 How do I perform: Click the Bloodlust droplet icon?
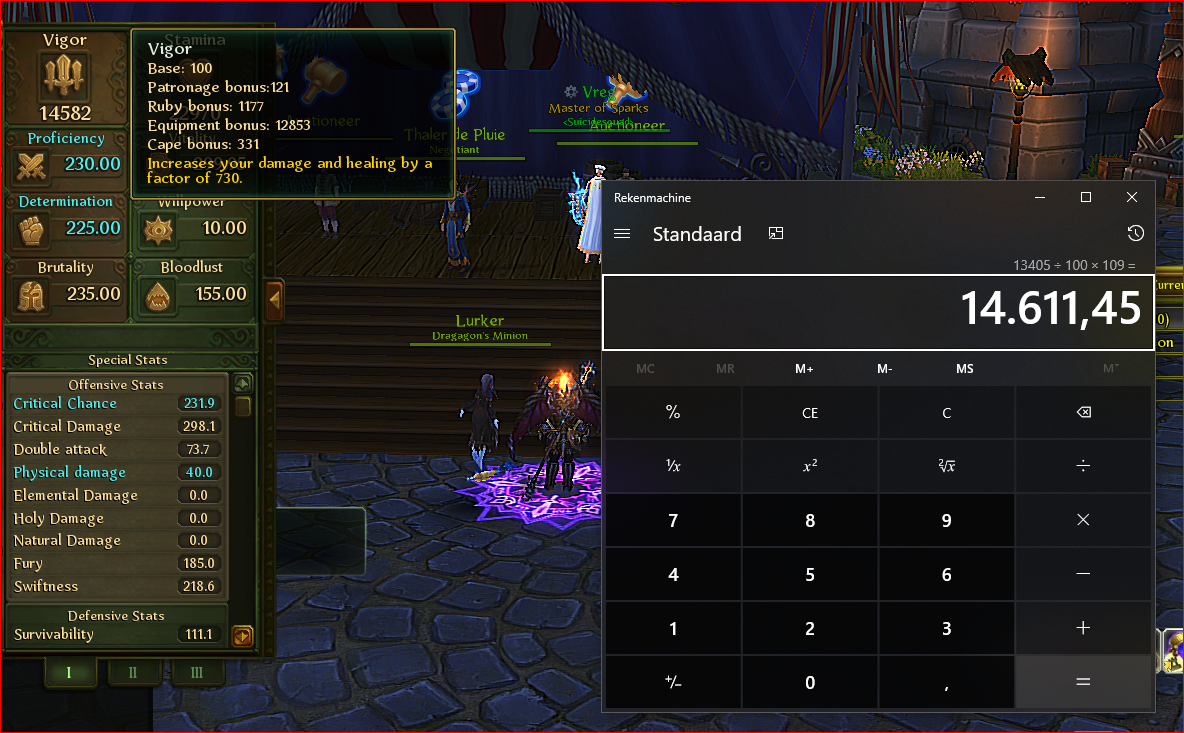point(158,295)
